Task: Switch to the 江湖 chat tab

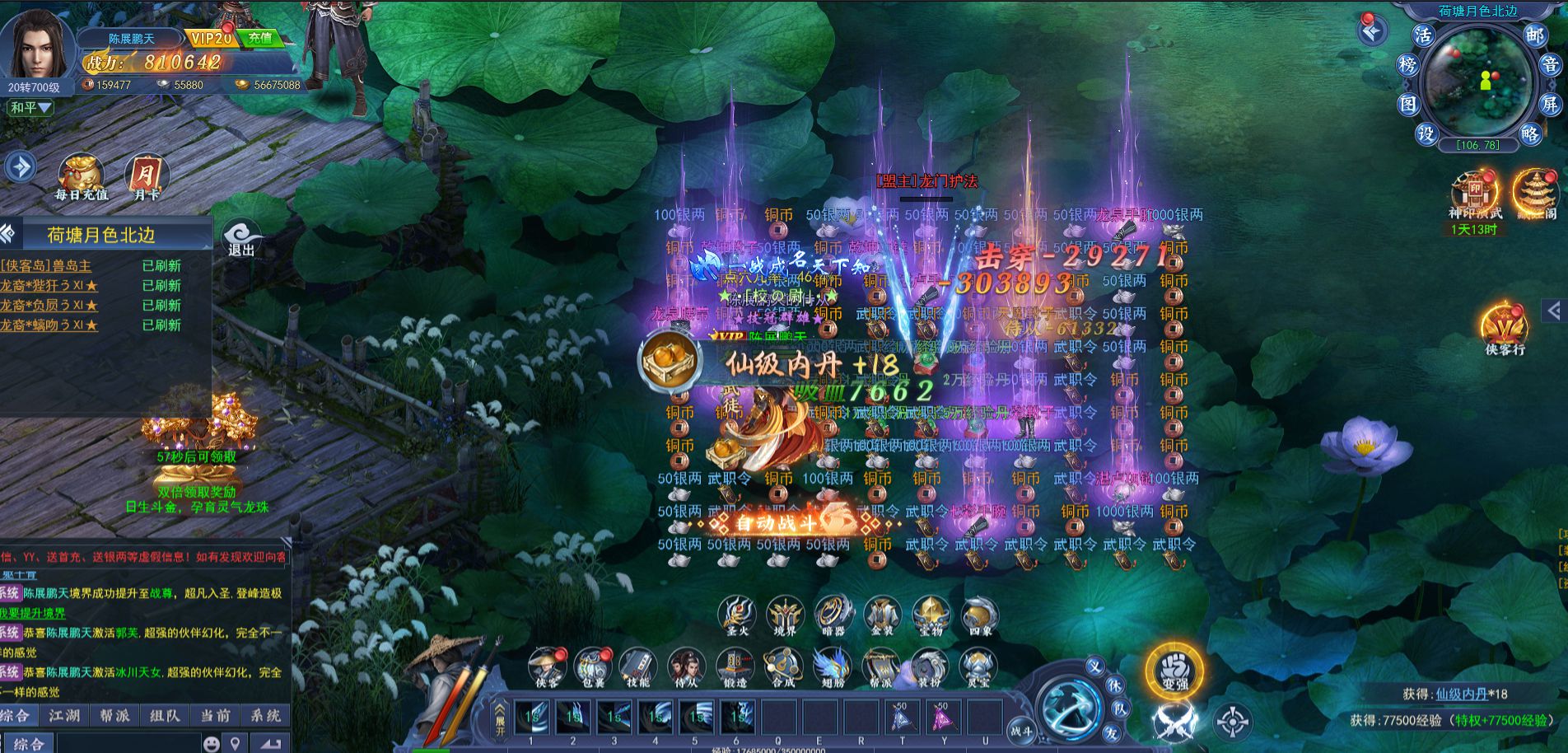Action: 64,715
